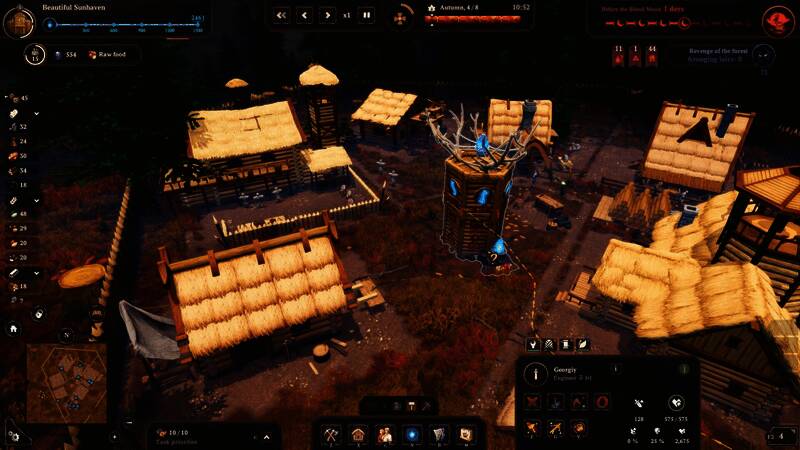This screenshot has height=450, width=800.
Task: Click the red ring ability in Georgiy's panel
Action: click(x=601, y=401)
